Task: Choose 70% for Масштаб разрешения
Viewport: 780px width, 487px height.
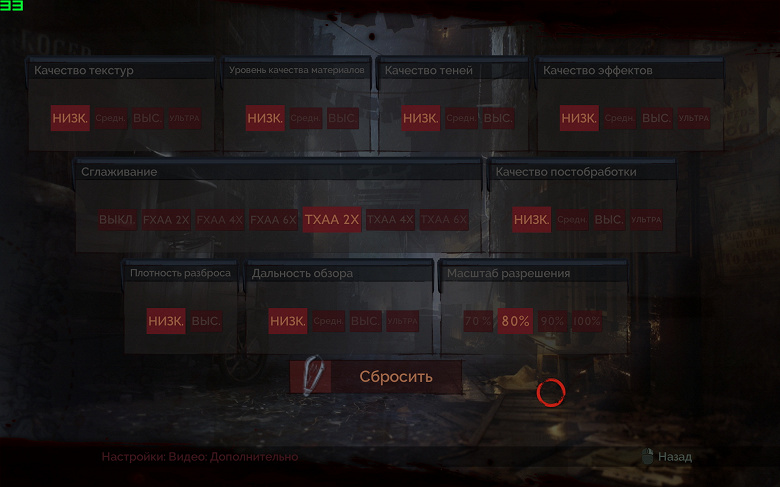Action: pos(478,322)
